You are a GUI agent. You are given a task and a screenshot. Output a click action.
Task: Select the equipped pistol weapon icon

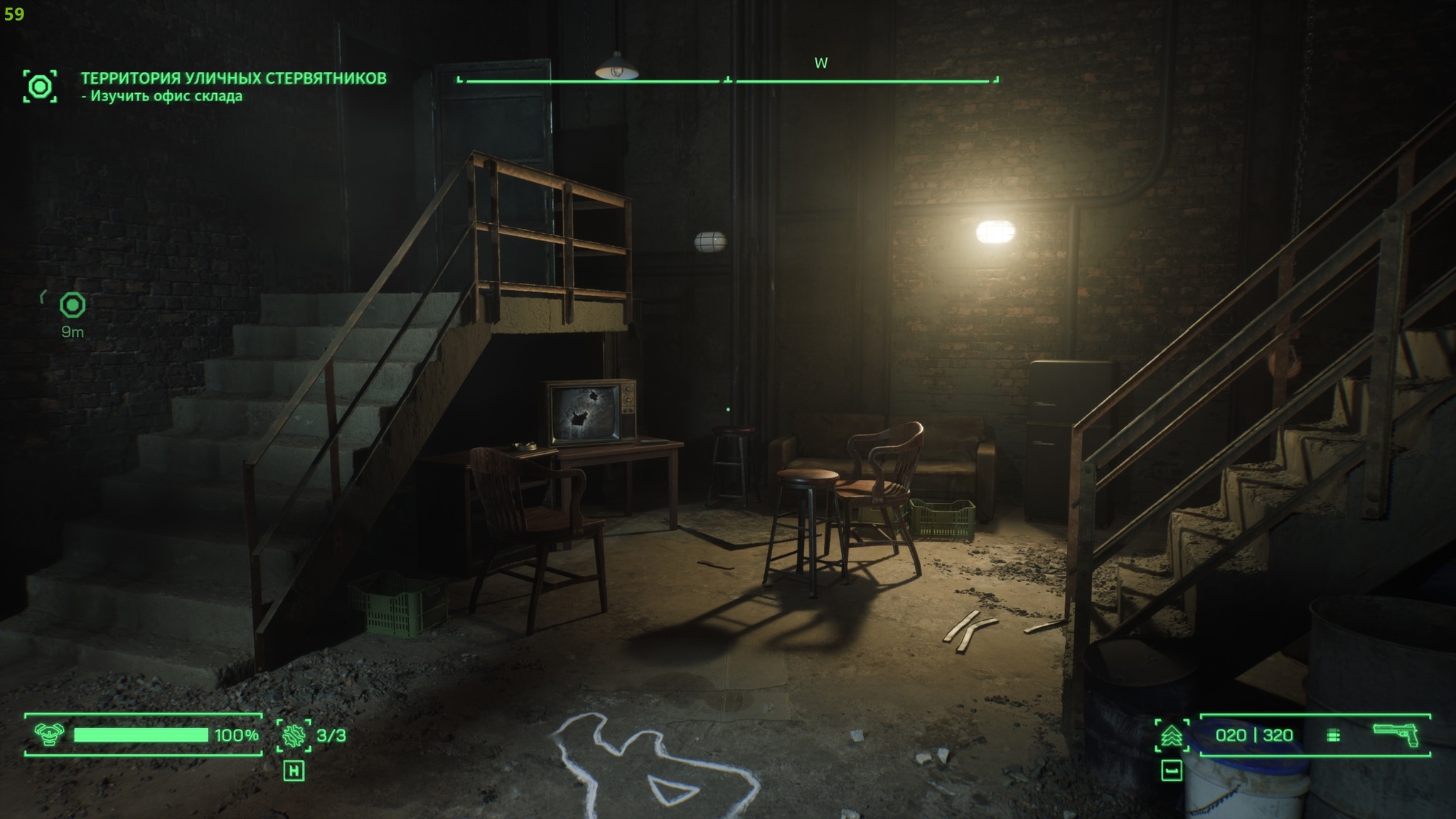click(x=1395, y=735)
